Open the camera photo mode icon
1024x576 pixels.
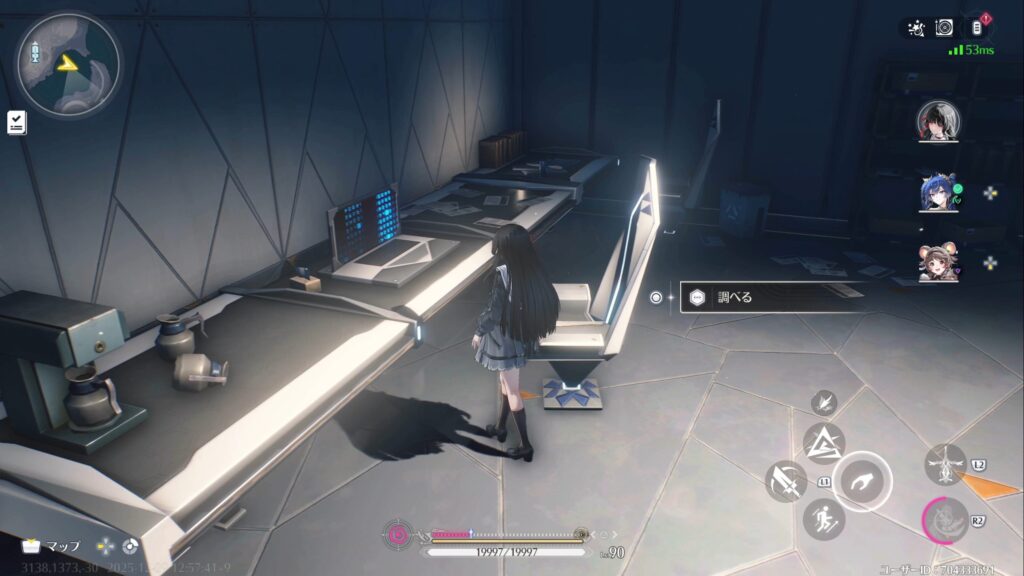tap(944, 28)
